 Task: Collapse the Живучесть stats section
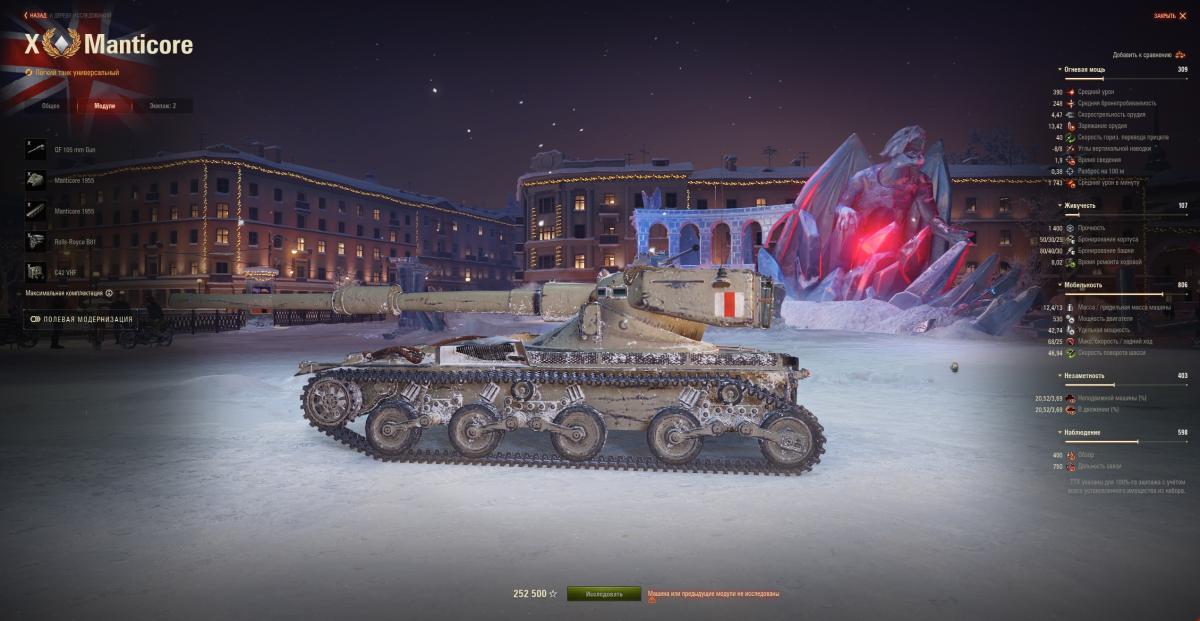pyautogui.click(x=1078, y=205)
